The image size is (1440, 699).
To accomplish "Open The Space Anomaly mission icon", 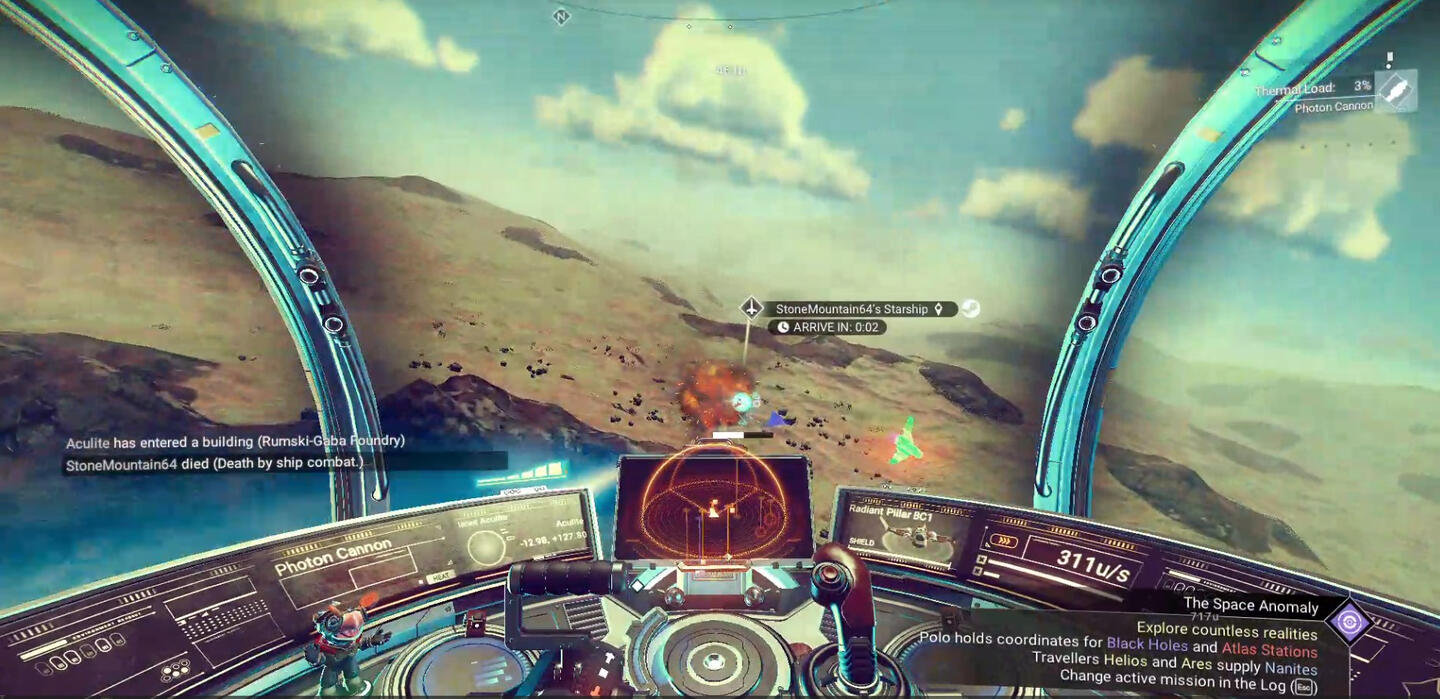I will click(1349, 622).
